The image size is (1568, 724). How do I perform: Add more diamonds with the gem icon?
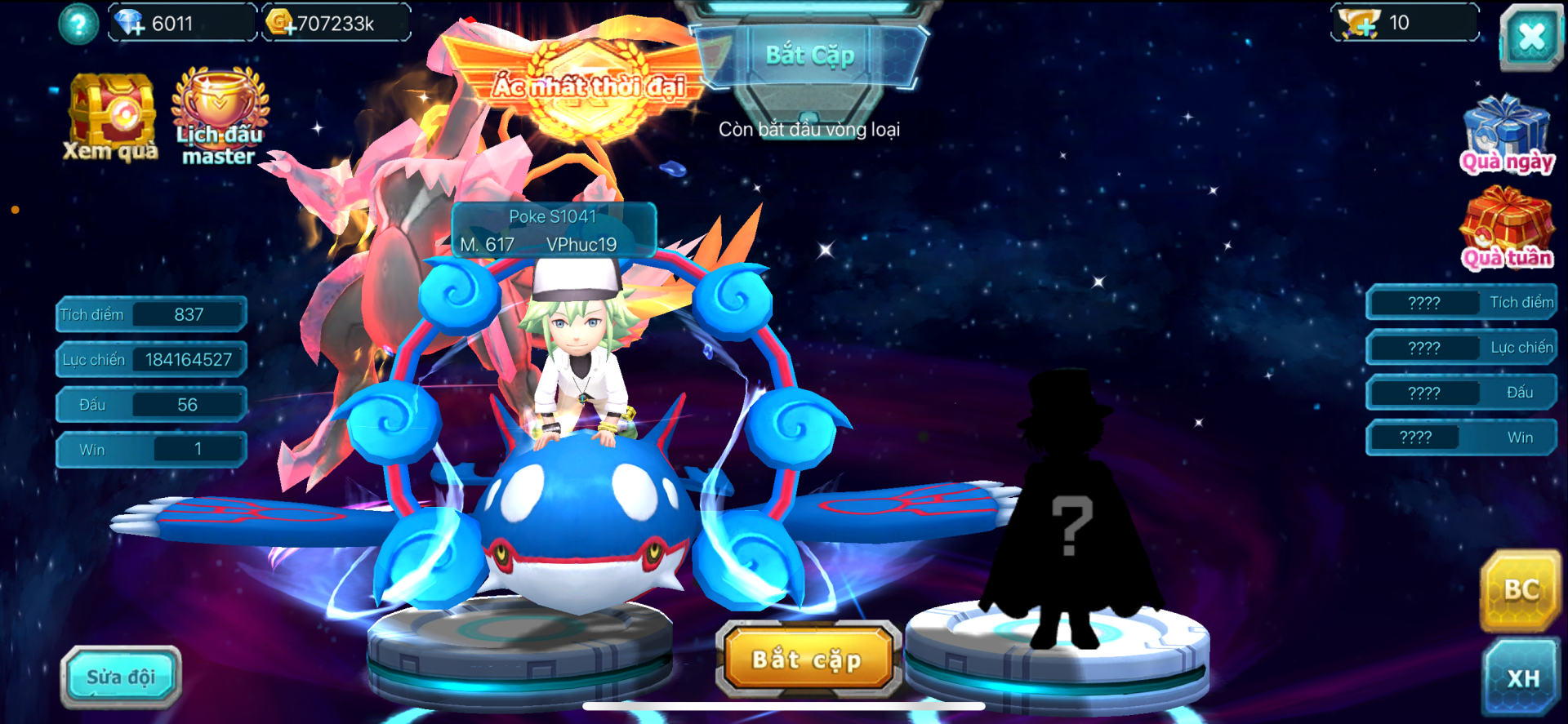[x=129, y=23]
